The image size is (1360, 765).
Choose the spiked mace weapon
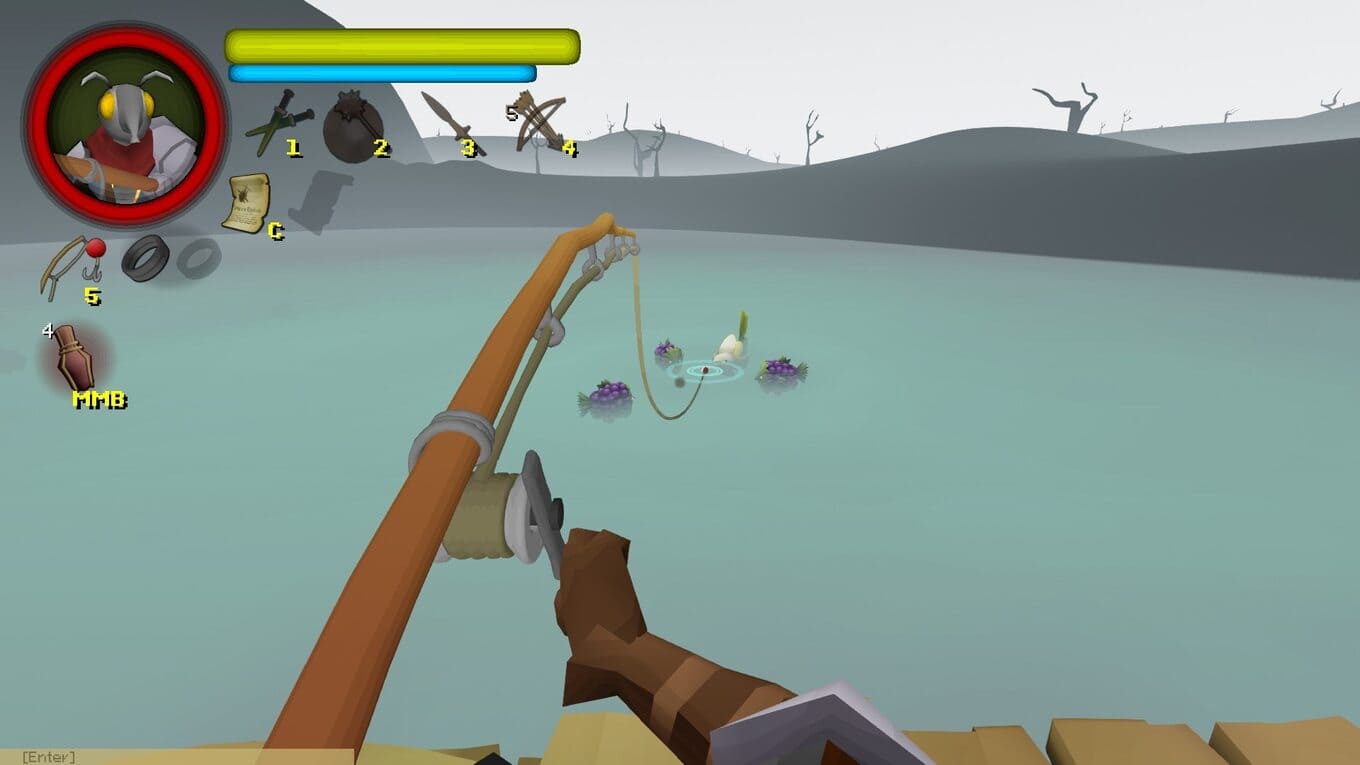coord(352,125)
